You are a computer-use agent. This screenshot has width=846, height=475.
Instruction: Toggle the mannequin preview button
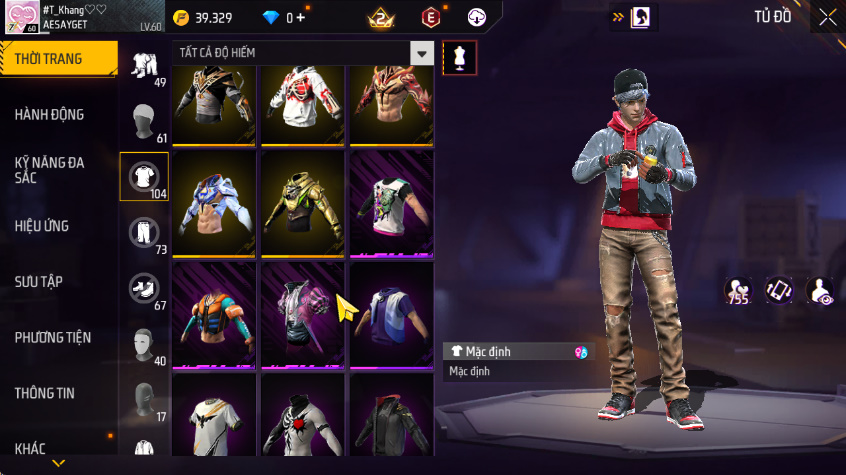tap(460, 58)
